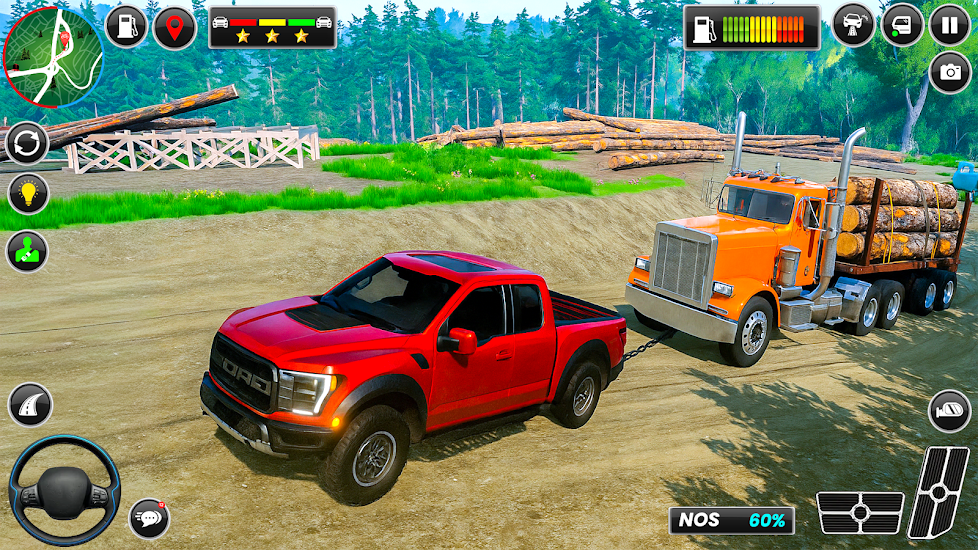The height and width of the screenshot is (550, 978).
Task: Click the circular arrows reset button
Action: click(x=27, y=144)
